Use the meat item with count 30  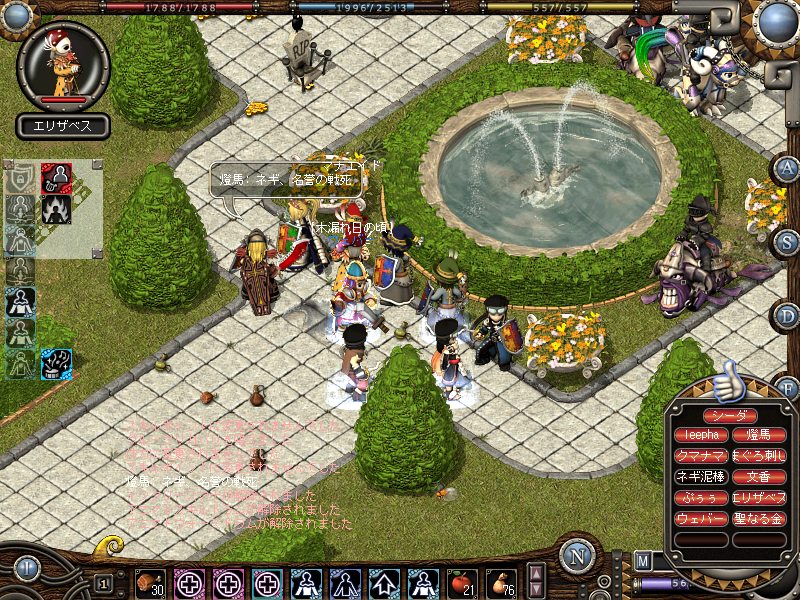click(x=151, y=582)
